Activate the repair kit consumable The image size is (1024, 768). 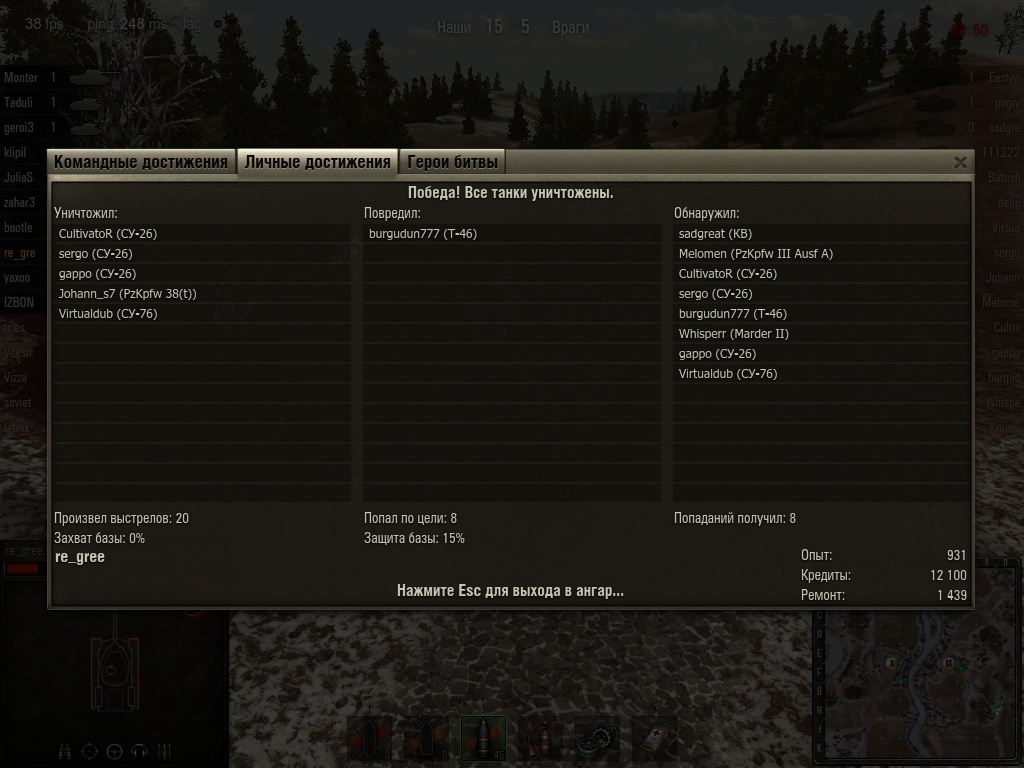point(597,738)
